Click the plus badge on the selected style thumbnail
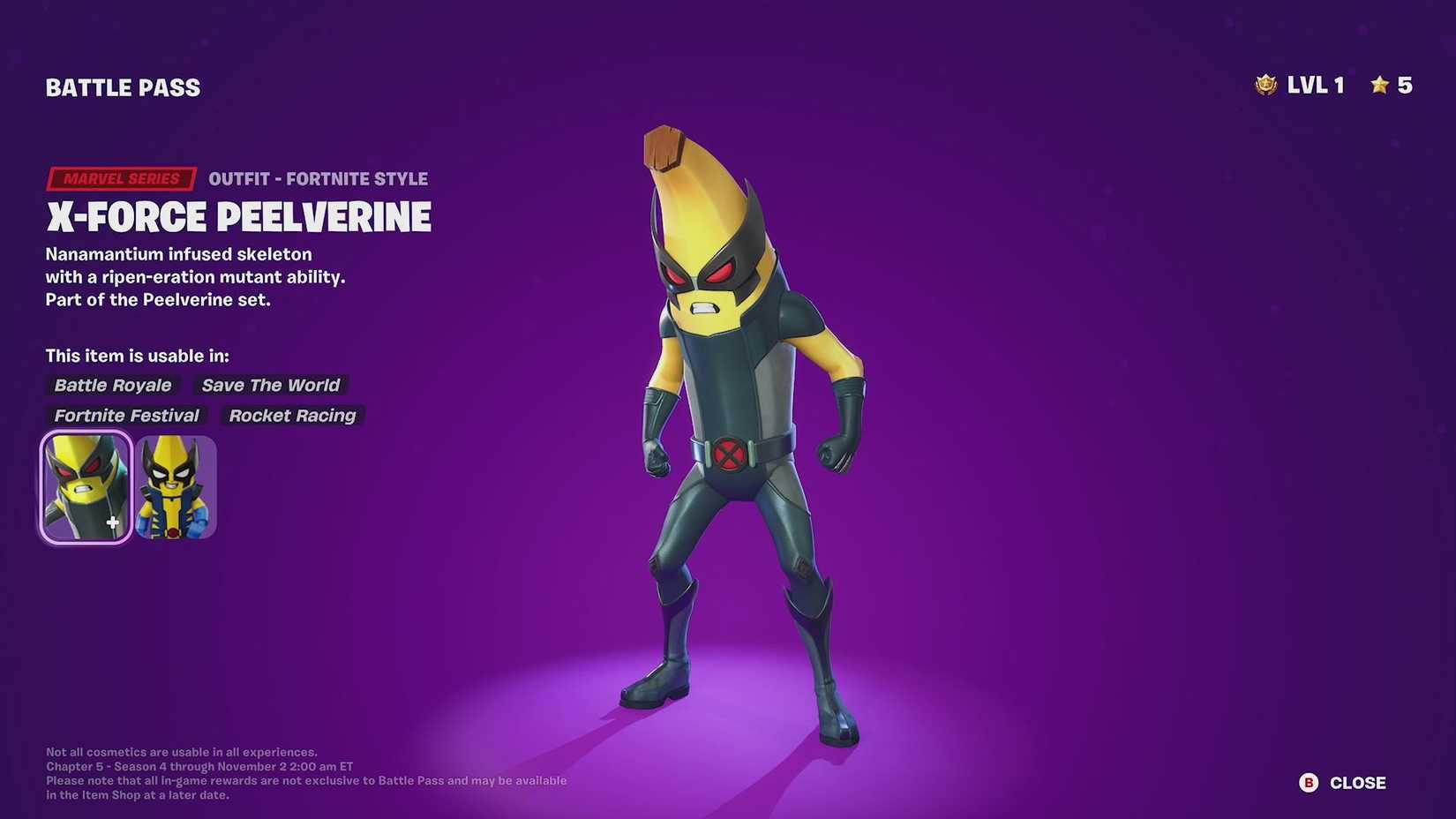This screenshot has height=819, width=1456. [x=111, y=522]
